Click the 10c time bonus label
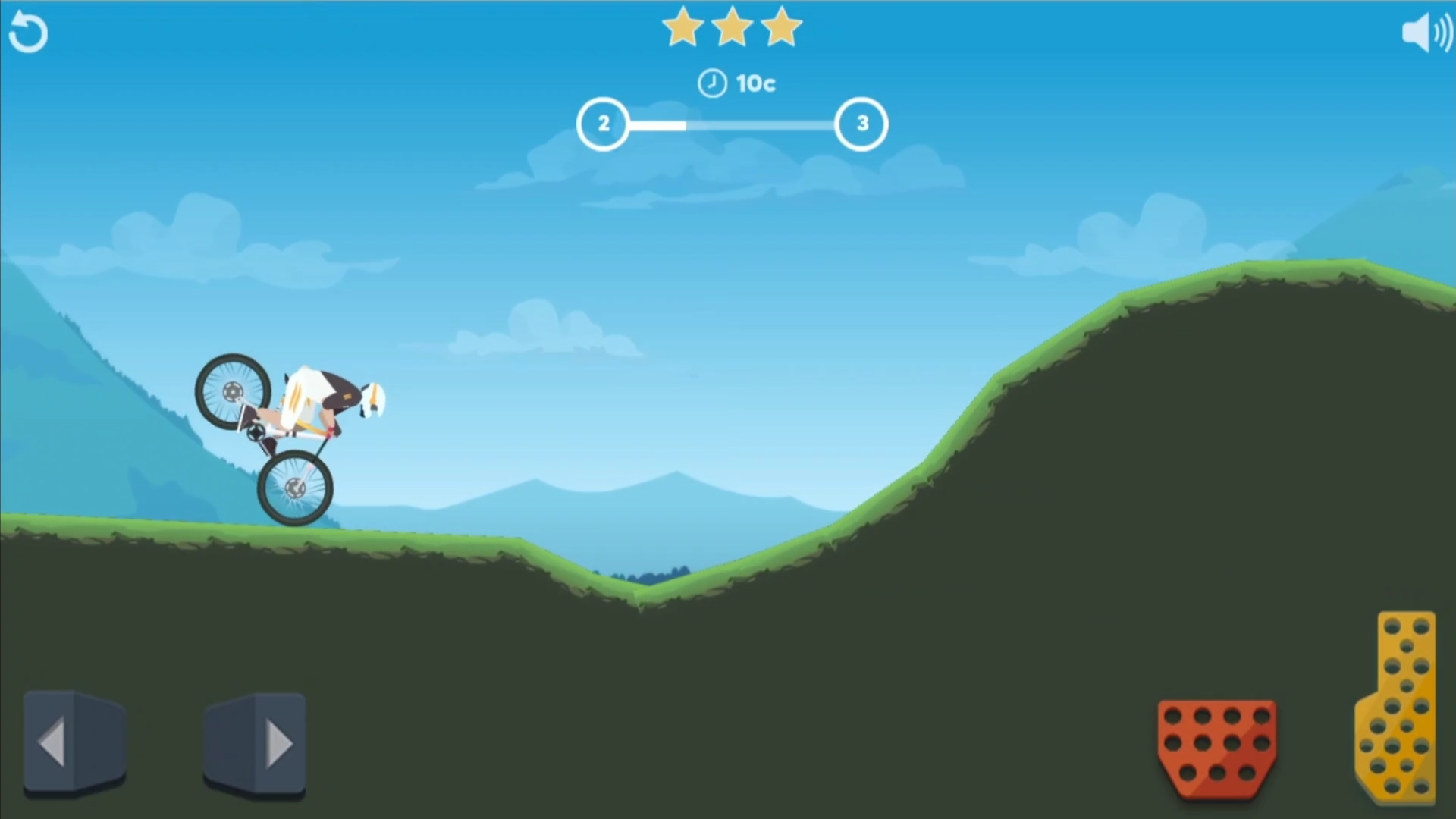This screenshot has height=819, width=1456. (755, 83)
